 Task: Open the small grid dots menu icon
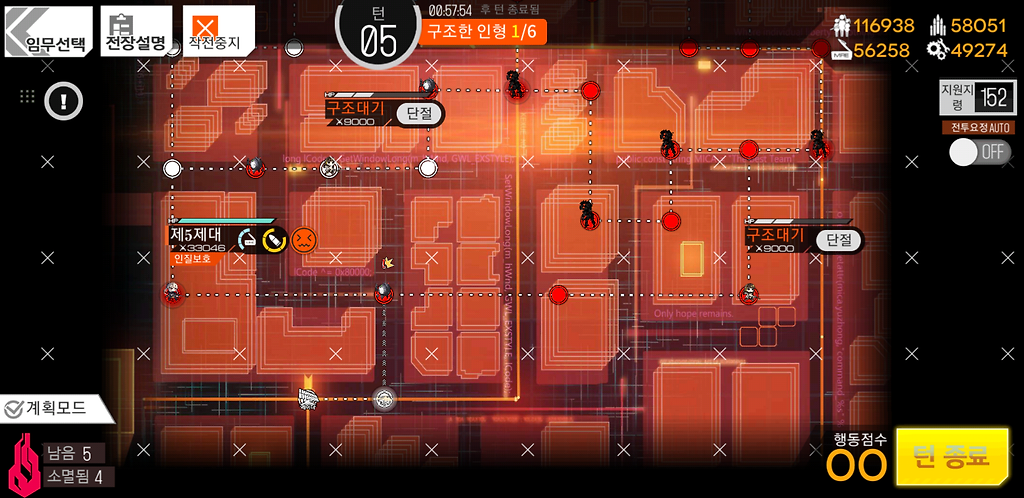click(27, 97)
